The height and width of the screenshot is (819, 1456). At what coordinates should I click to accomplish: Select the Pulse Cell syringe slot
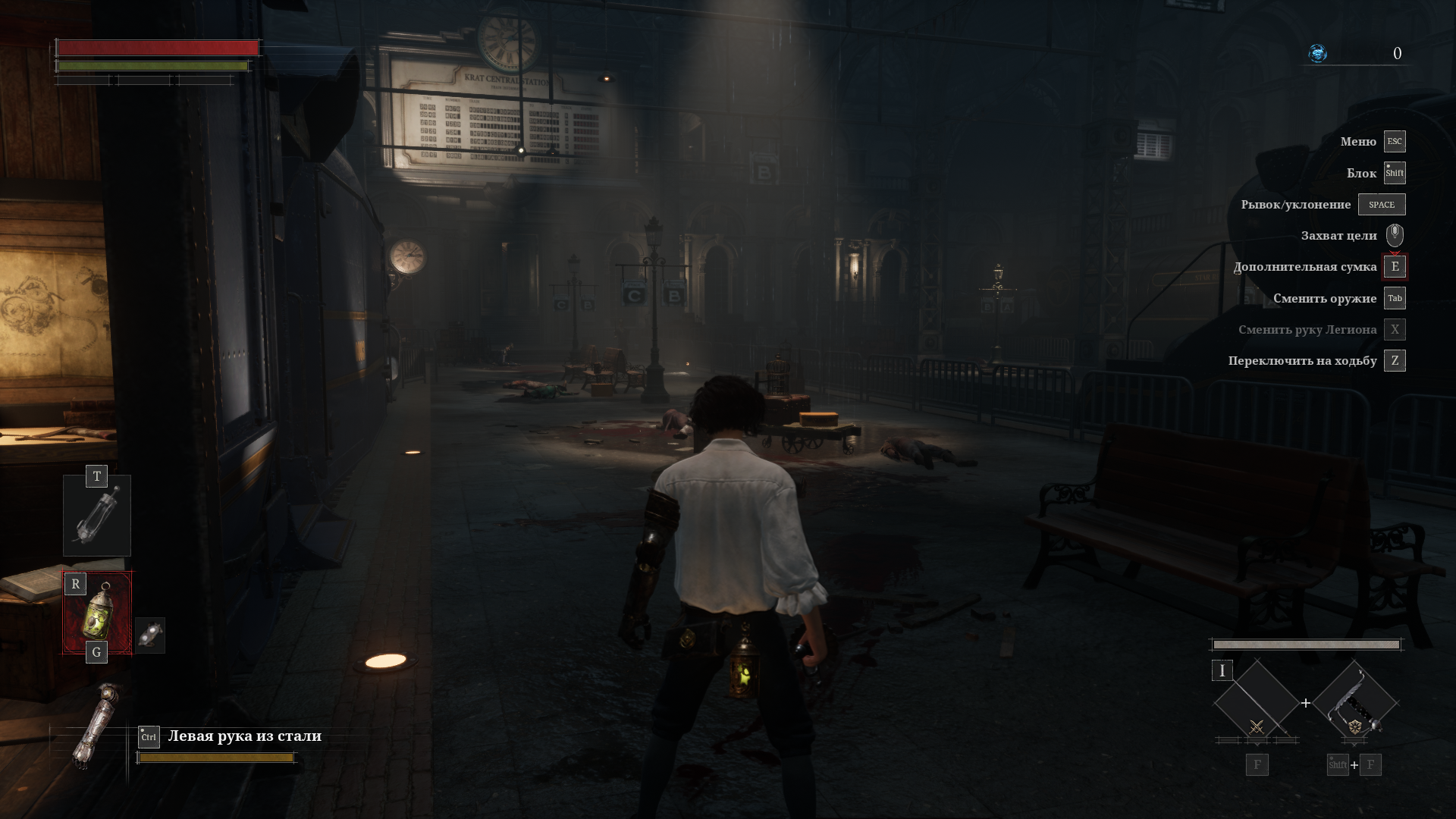coord(97,517)
